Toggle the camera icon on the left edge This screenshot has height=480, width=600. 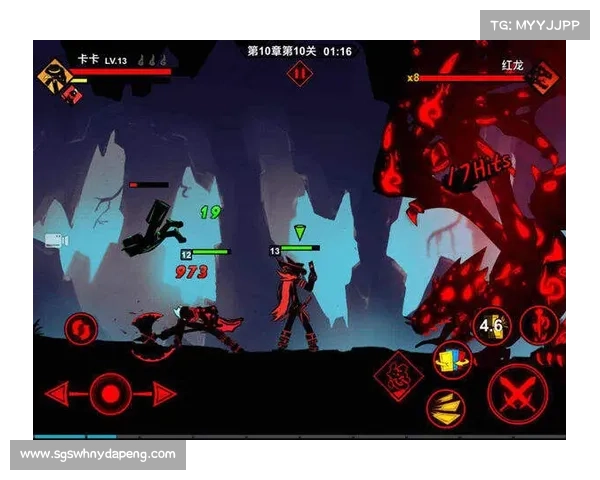pos(54,241)
